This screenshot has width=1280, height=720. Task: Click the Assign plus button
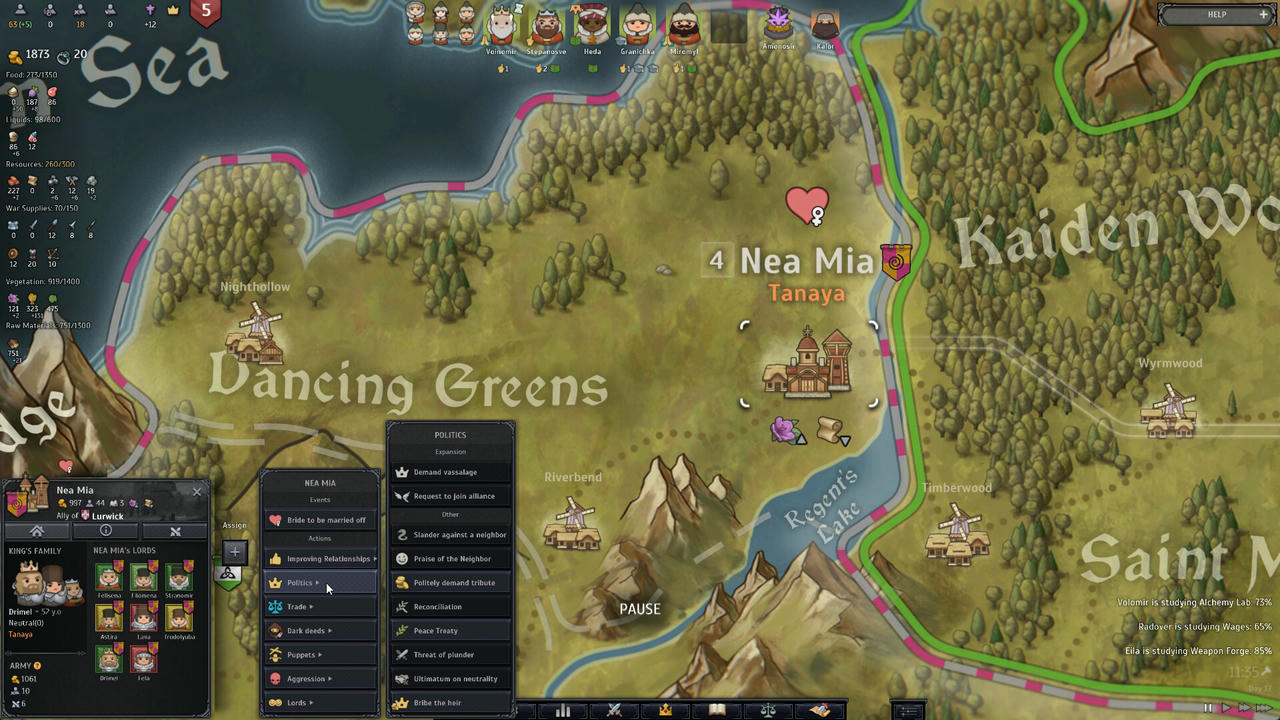(234, 551)
